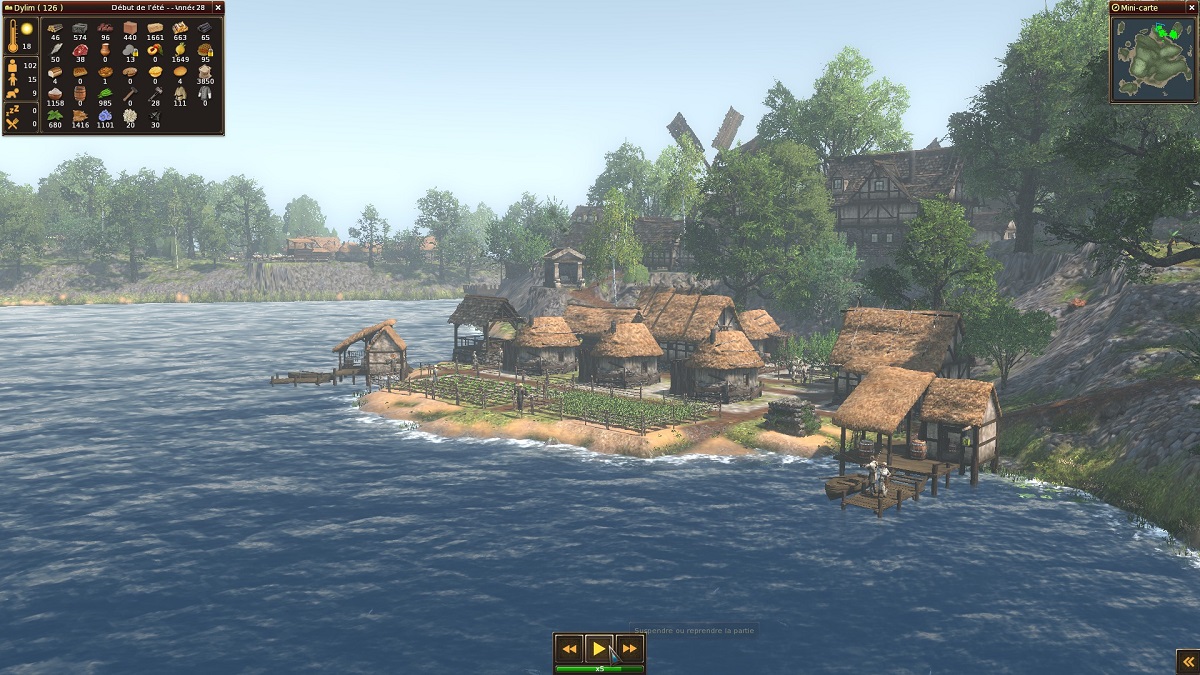
Task: Close the Dylim resources panel
Action: 217,8
